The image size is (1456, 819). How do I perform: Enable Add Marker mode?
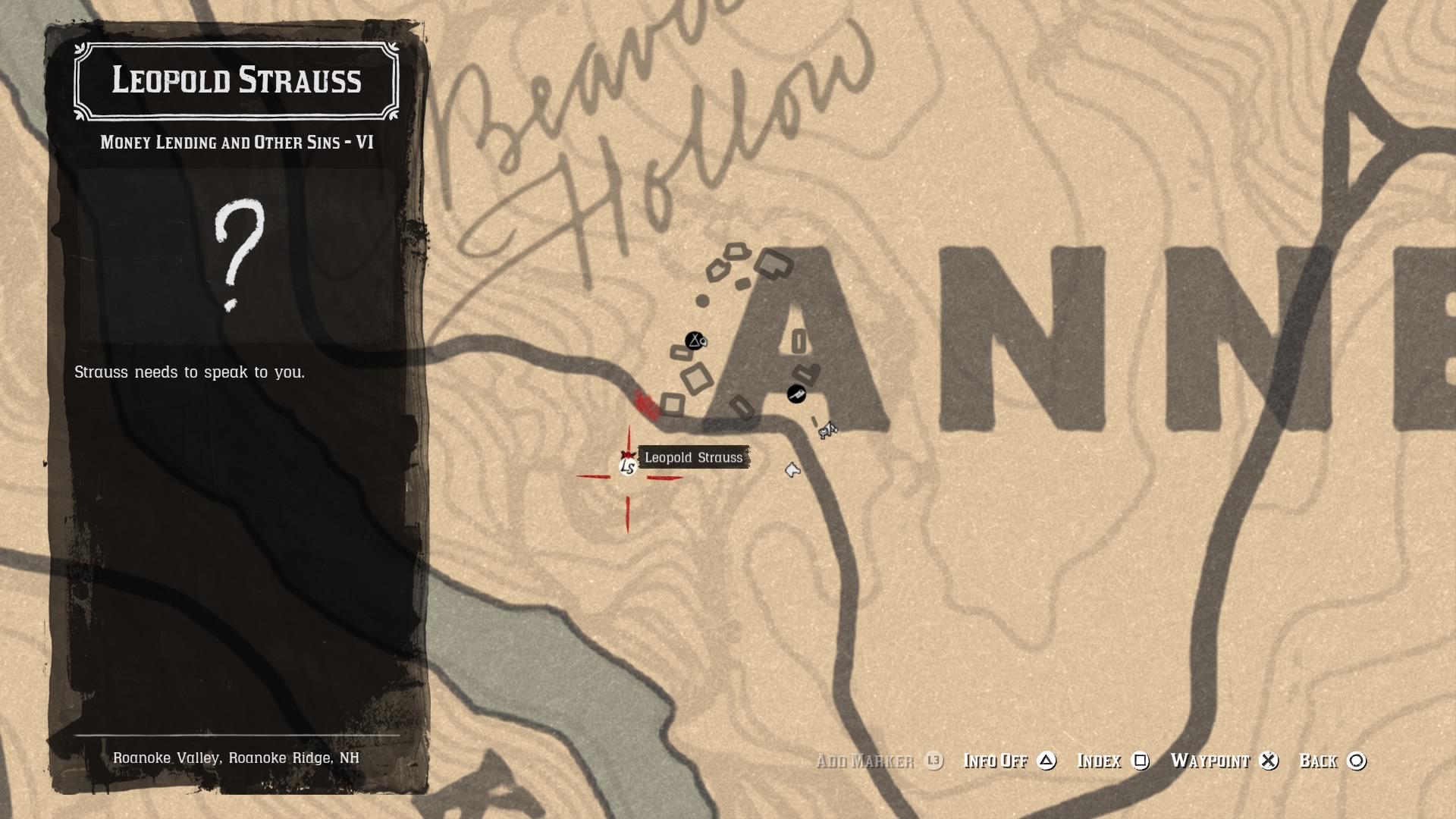coord(865,761)
